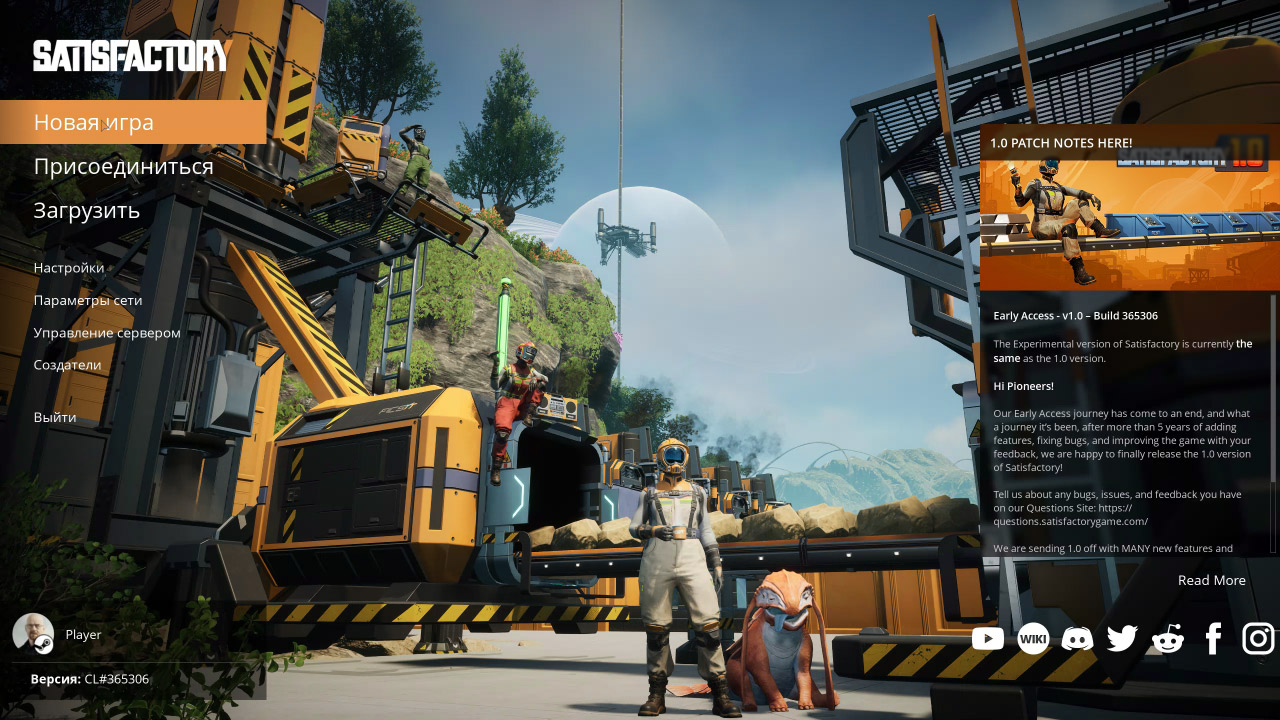This screenshot has width=1280, height=720.
Task: Open the Instagram icon
Action: click(1256, 638)
